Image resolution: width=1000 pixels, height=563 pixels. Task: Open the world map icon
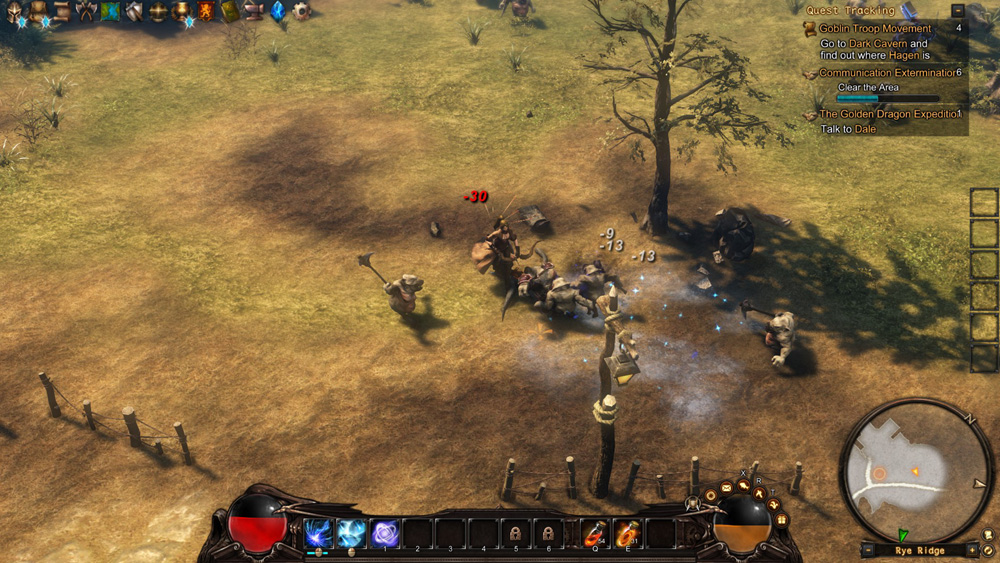click(110, 12)
